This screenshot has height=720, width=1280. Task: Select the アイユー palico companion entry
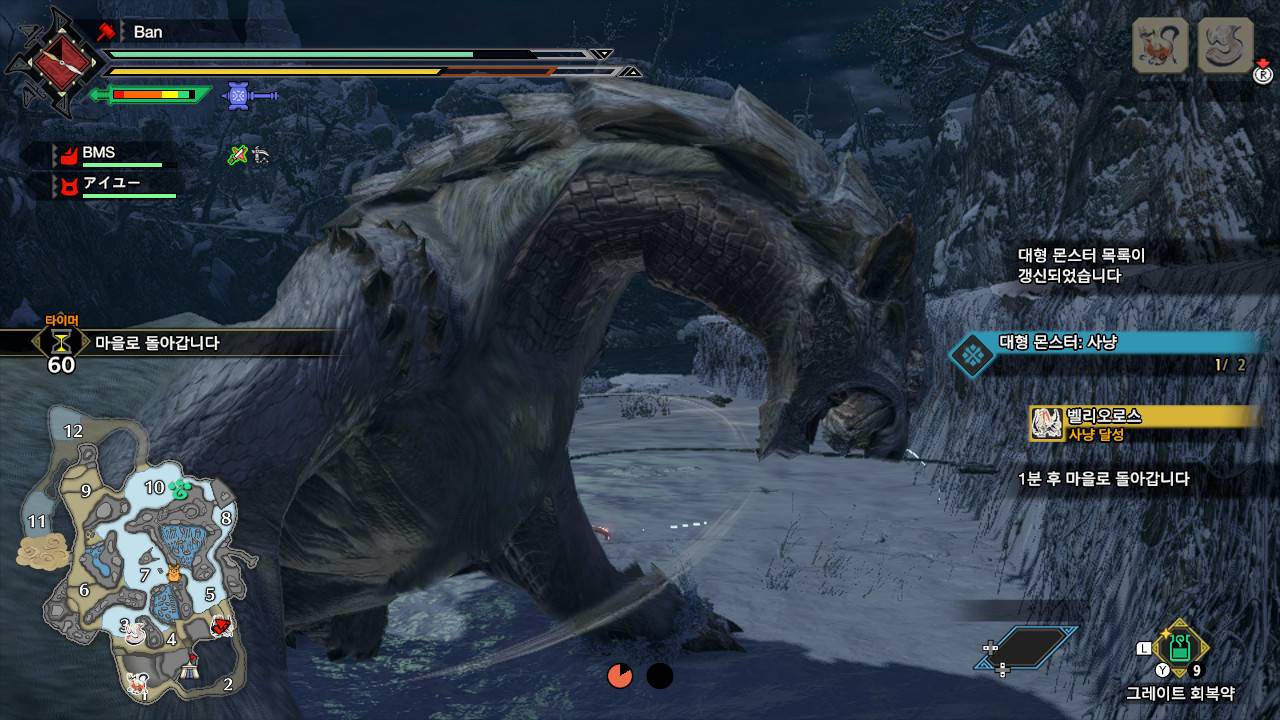coord(112,185)
